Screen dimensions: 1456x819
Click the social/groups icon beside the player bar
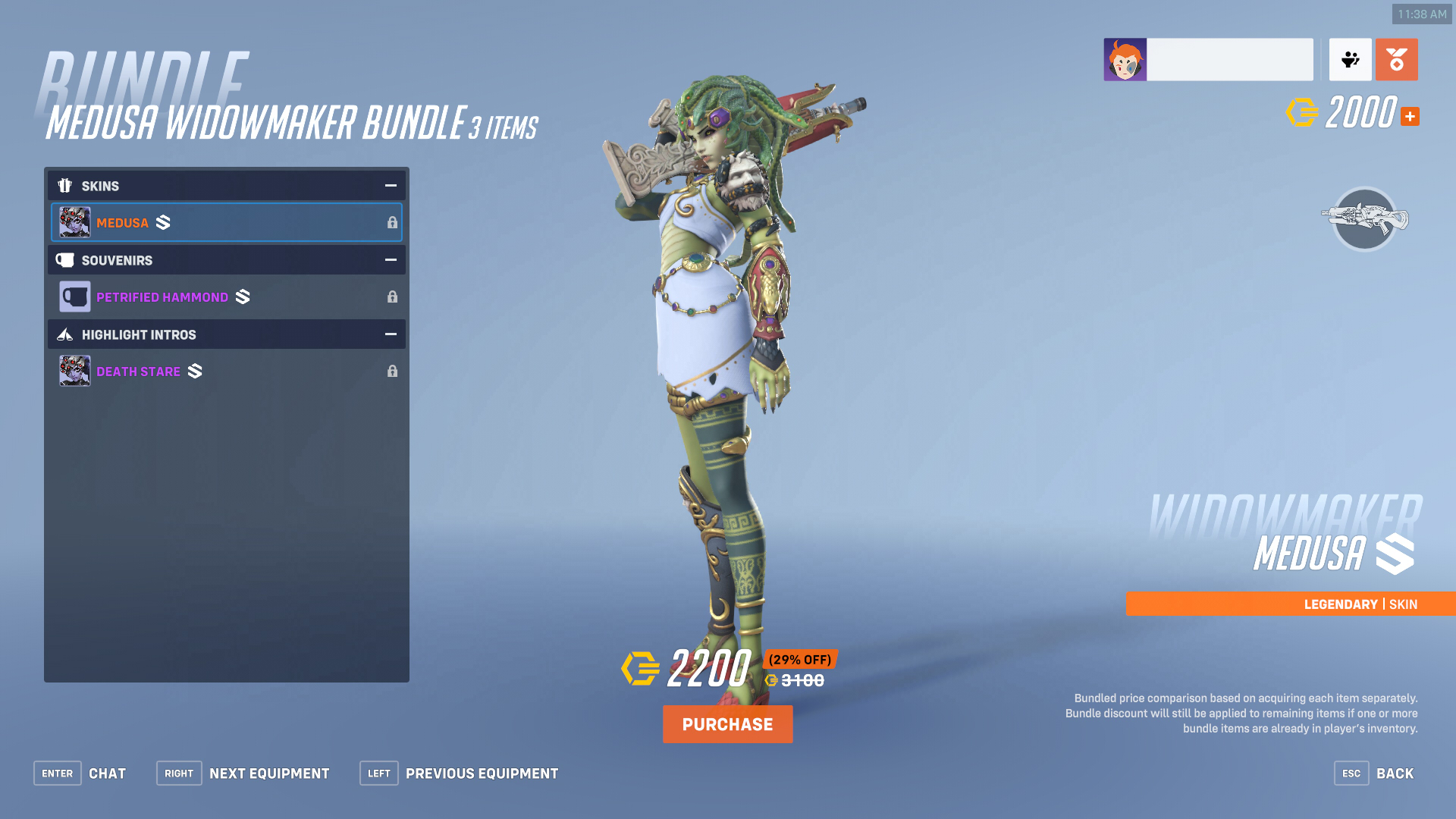pos(1350,59)
